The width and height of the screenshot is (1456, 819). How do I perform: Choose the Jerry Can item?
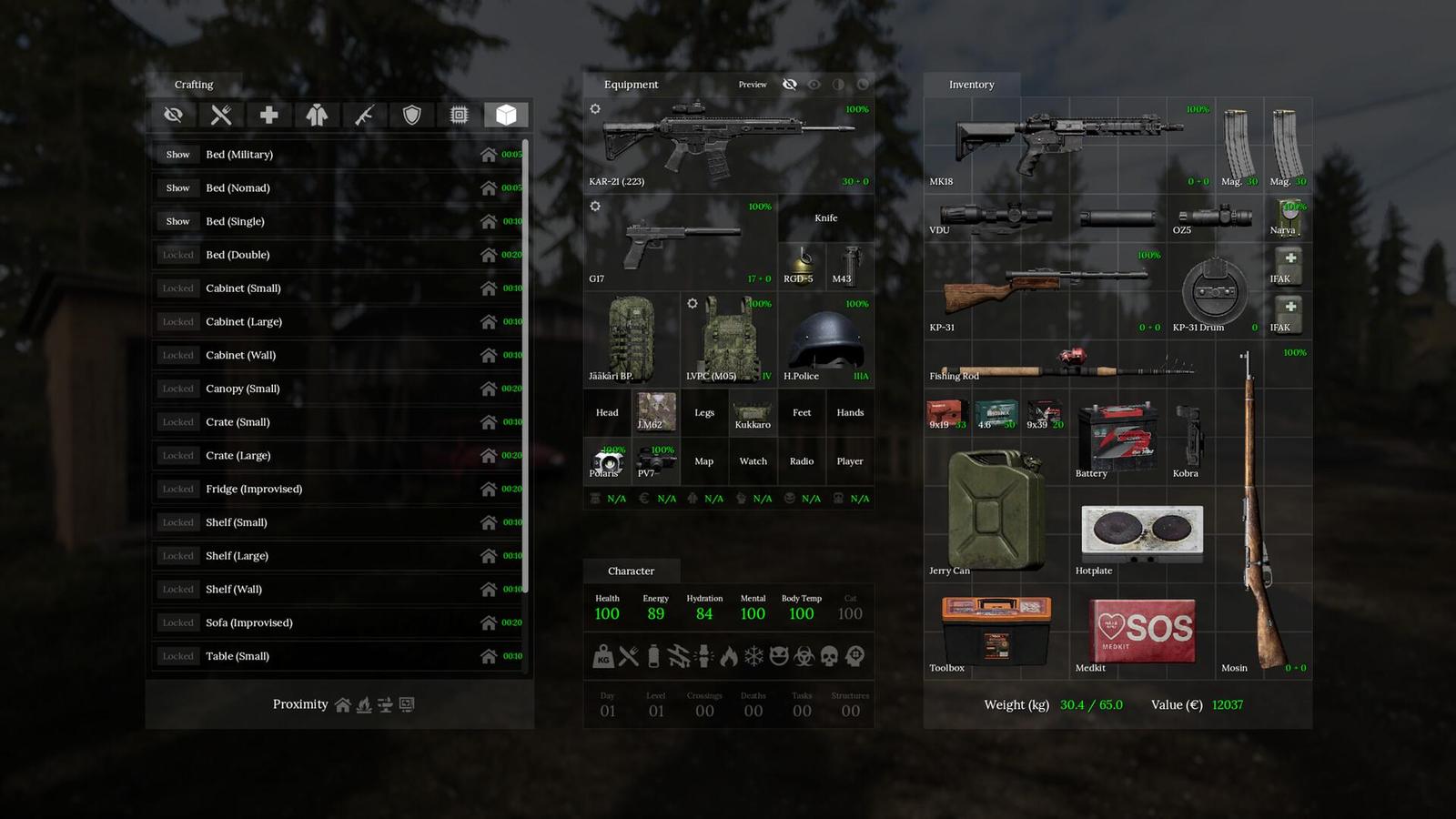tap(996, 511)
